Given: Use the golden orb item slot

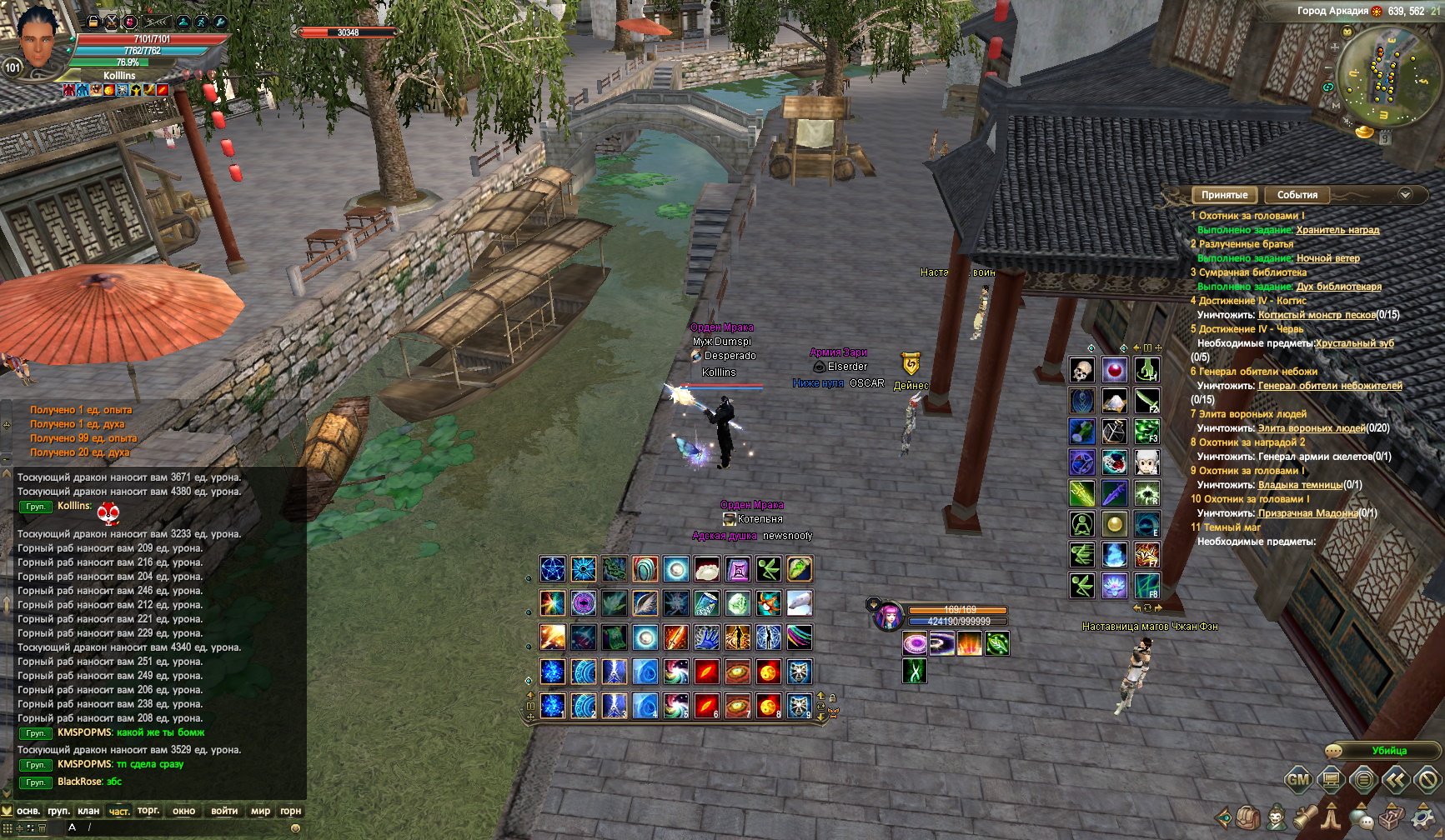Looking at the screenshot, I should [x=1115, y=524].
